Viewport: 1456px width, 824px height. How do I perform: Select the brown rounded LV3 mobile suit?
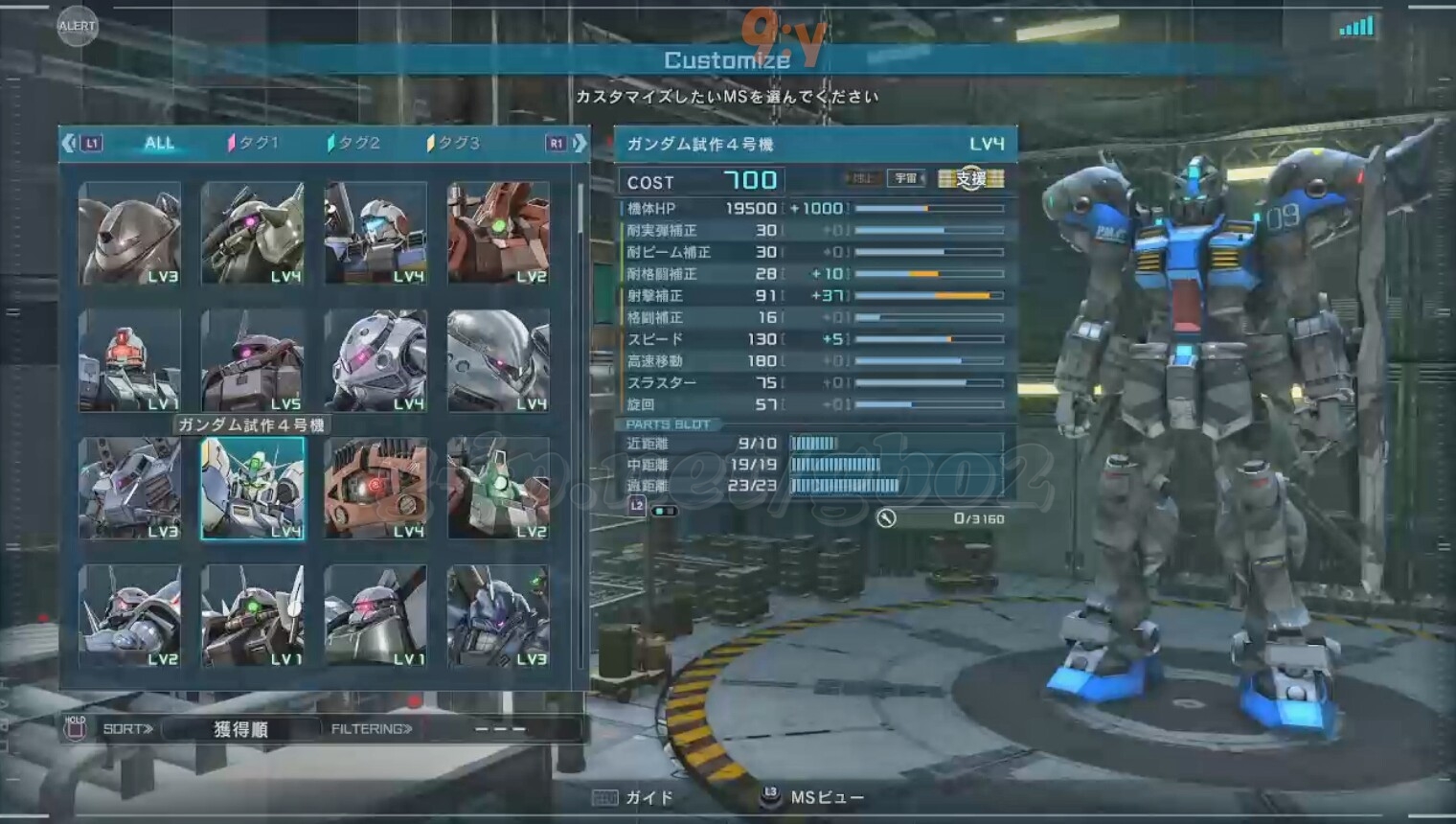(x=129, y=234)
